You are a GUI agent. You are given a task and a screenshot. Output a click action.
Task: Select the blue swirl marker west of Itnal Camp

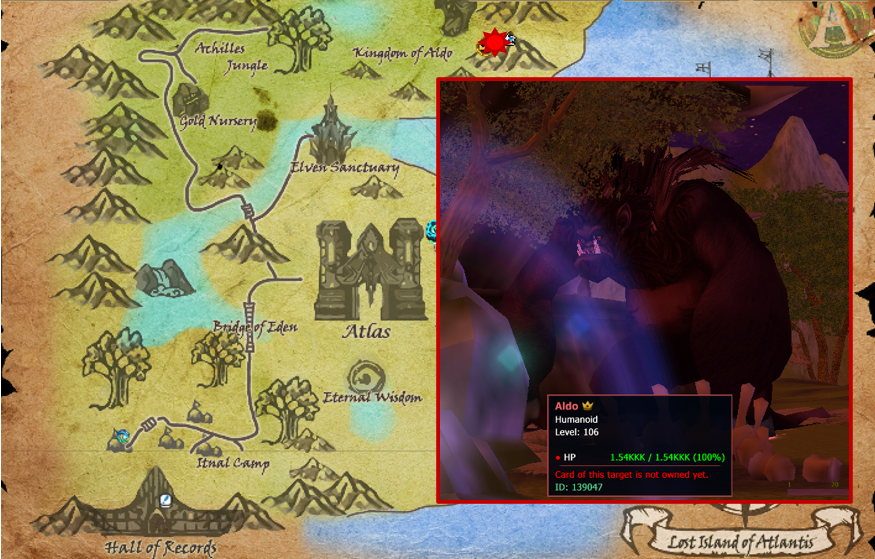(x=122, y=436)
